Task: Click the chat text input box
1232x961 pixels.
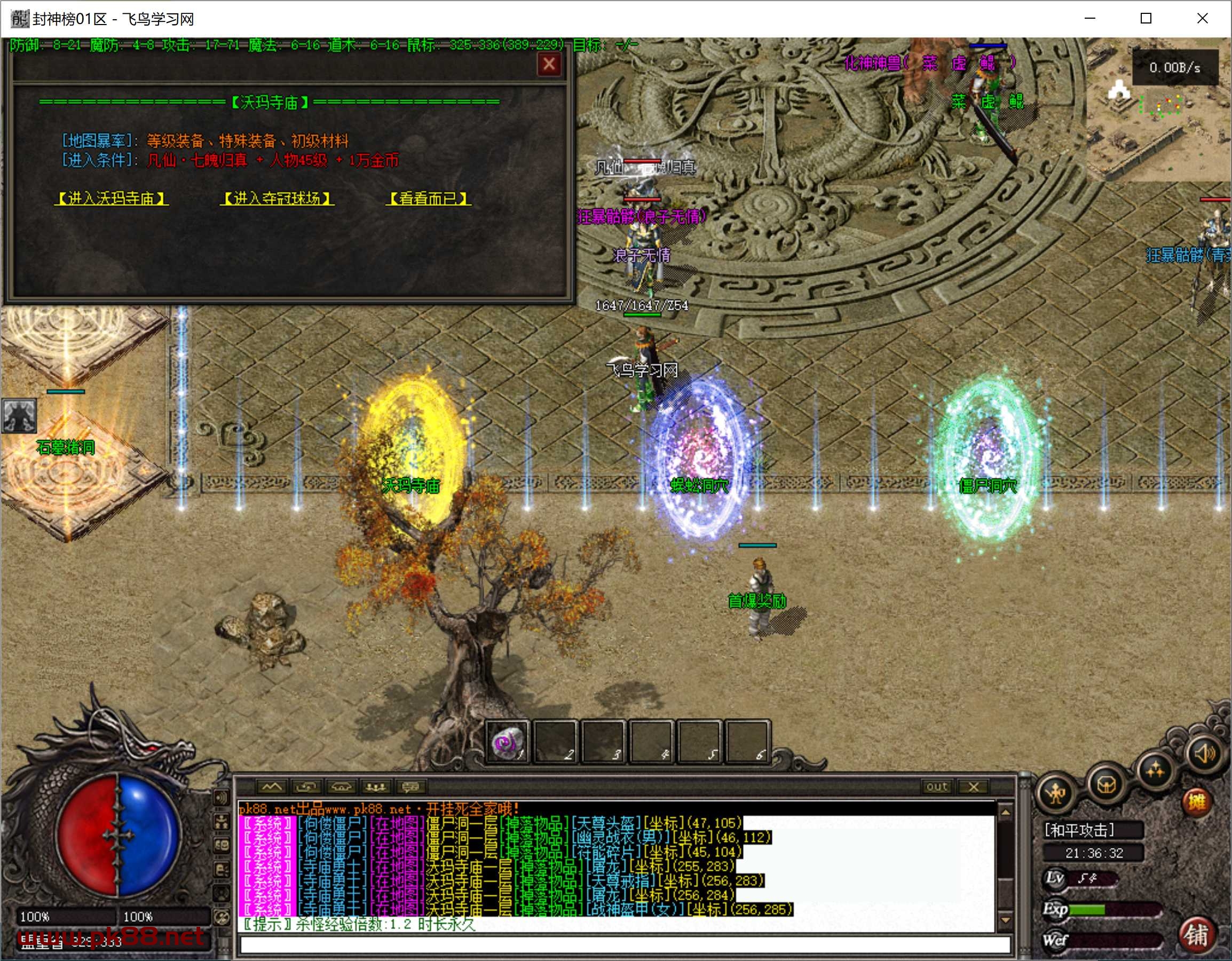Action: pos(623,944)
